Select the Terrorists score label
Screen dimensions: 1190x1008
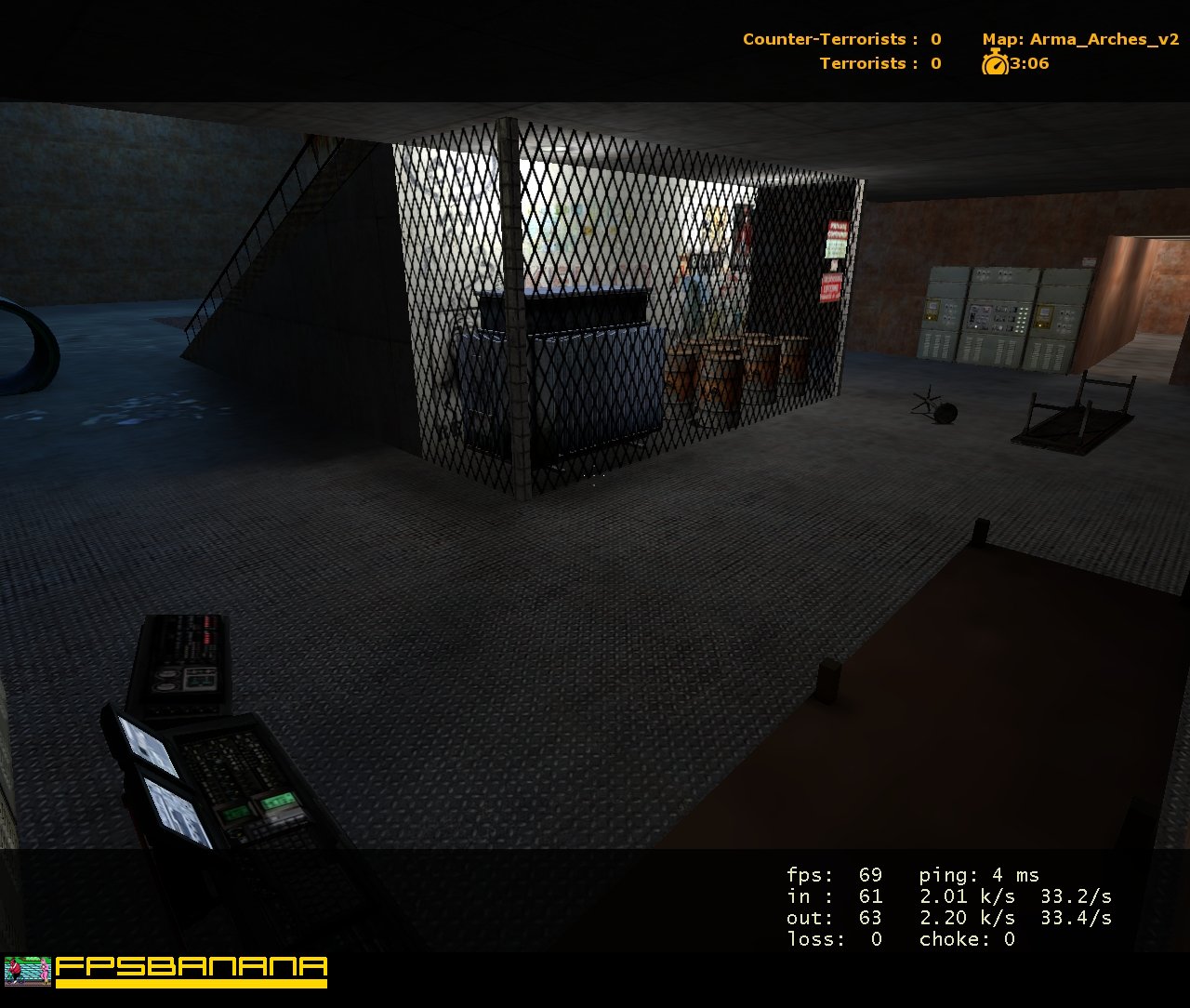(861, 63)
